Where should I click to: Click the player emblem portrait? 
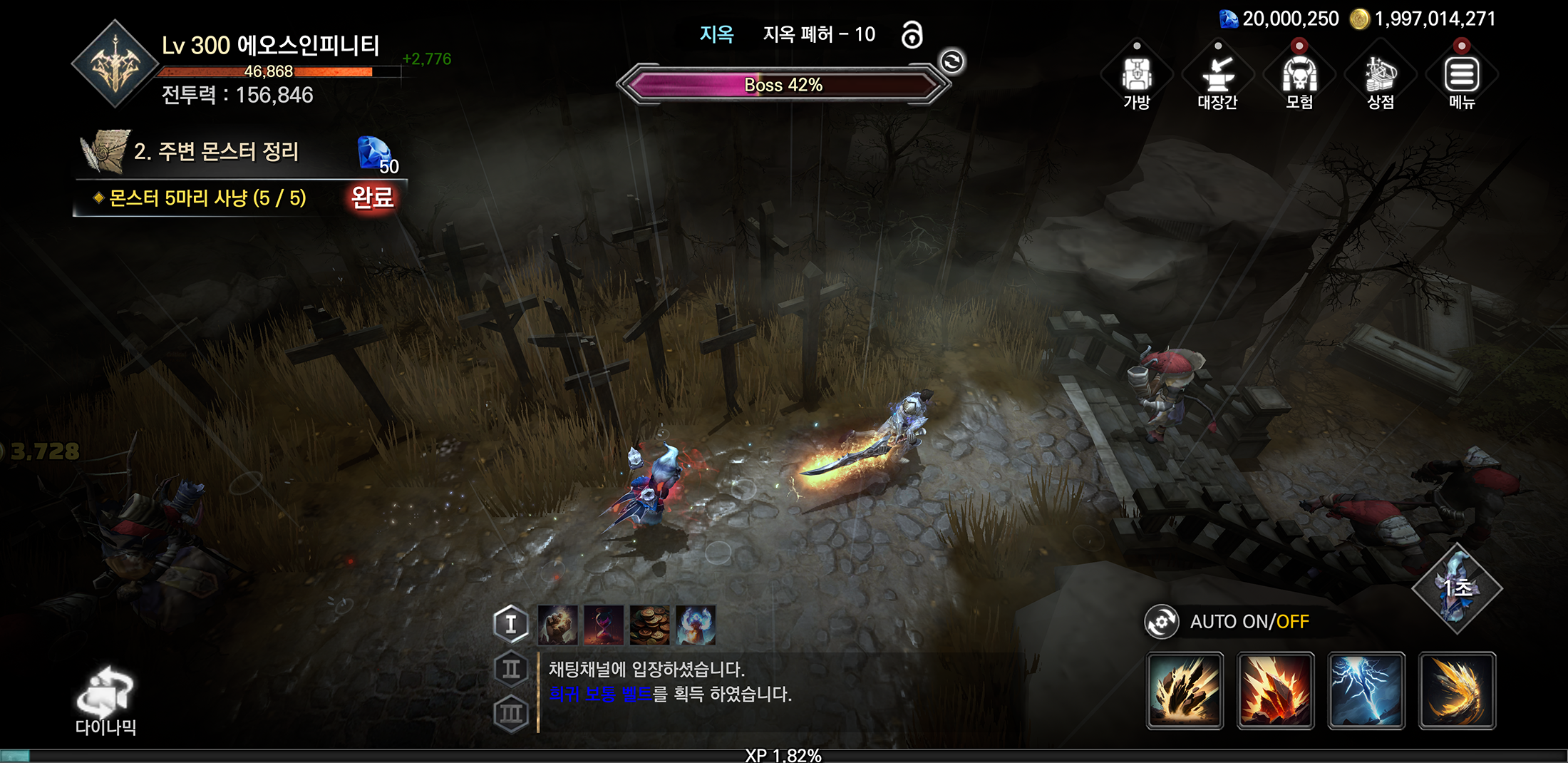click(115, 65)
